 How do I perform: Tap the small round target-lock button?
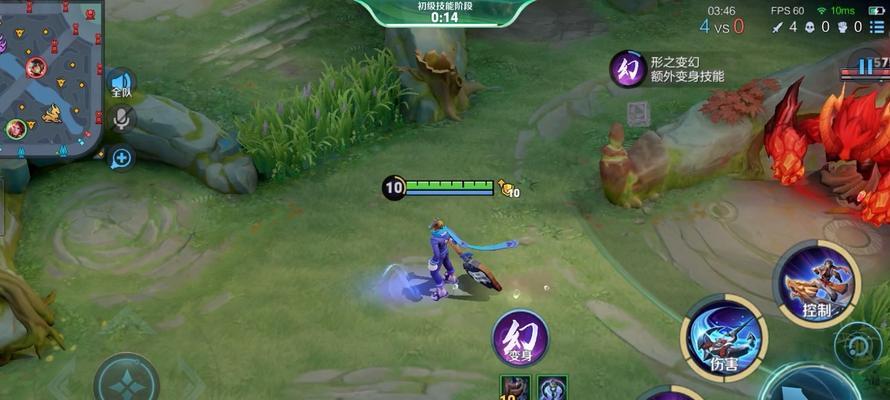click(x=857, y=343)
